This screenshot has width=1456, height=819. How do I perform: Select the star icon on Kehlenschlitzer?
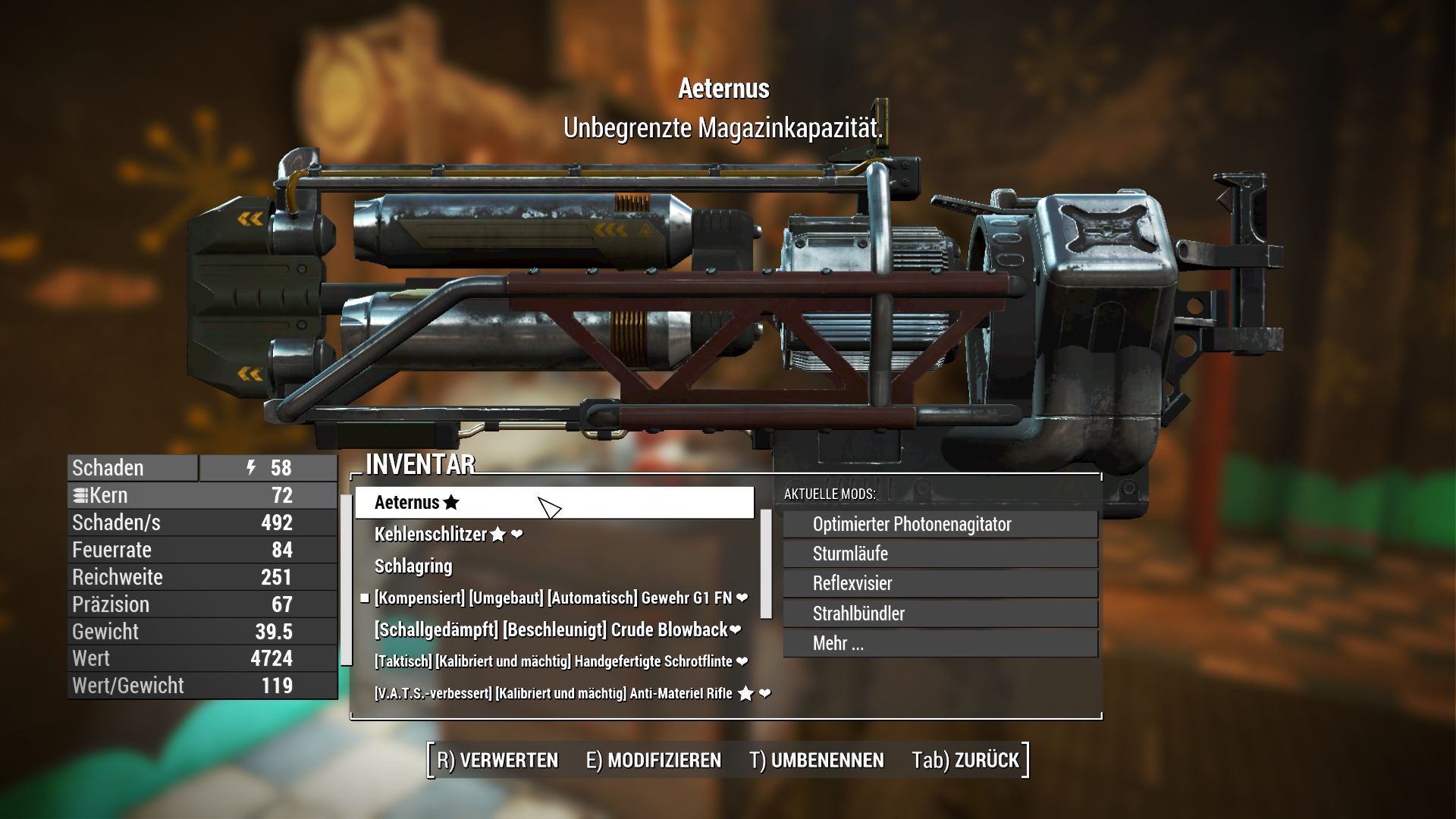(x=497, y=535)
